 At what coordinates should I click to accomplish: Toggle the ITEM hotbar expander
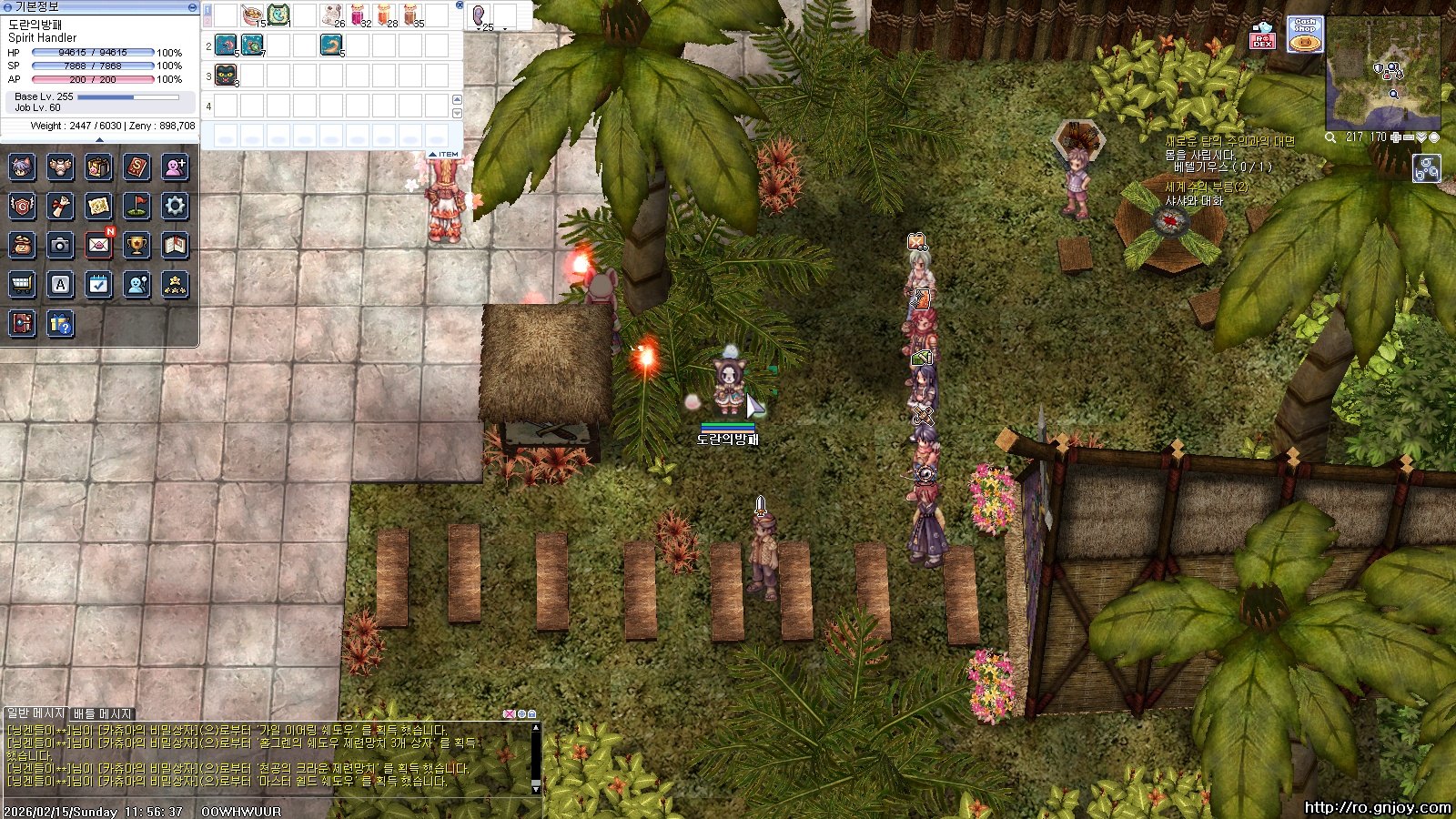pyautogui.click(x=446, y=154)
